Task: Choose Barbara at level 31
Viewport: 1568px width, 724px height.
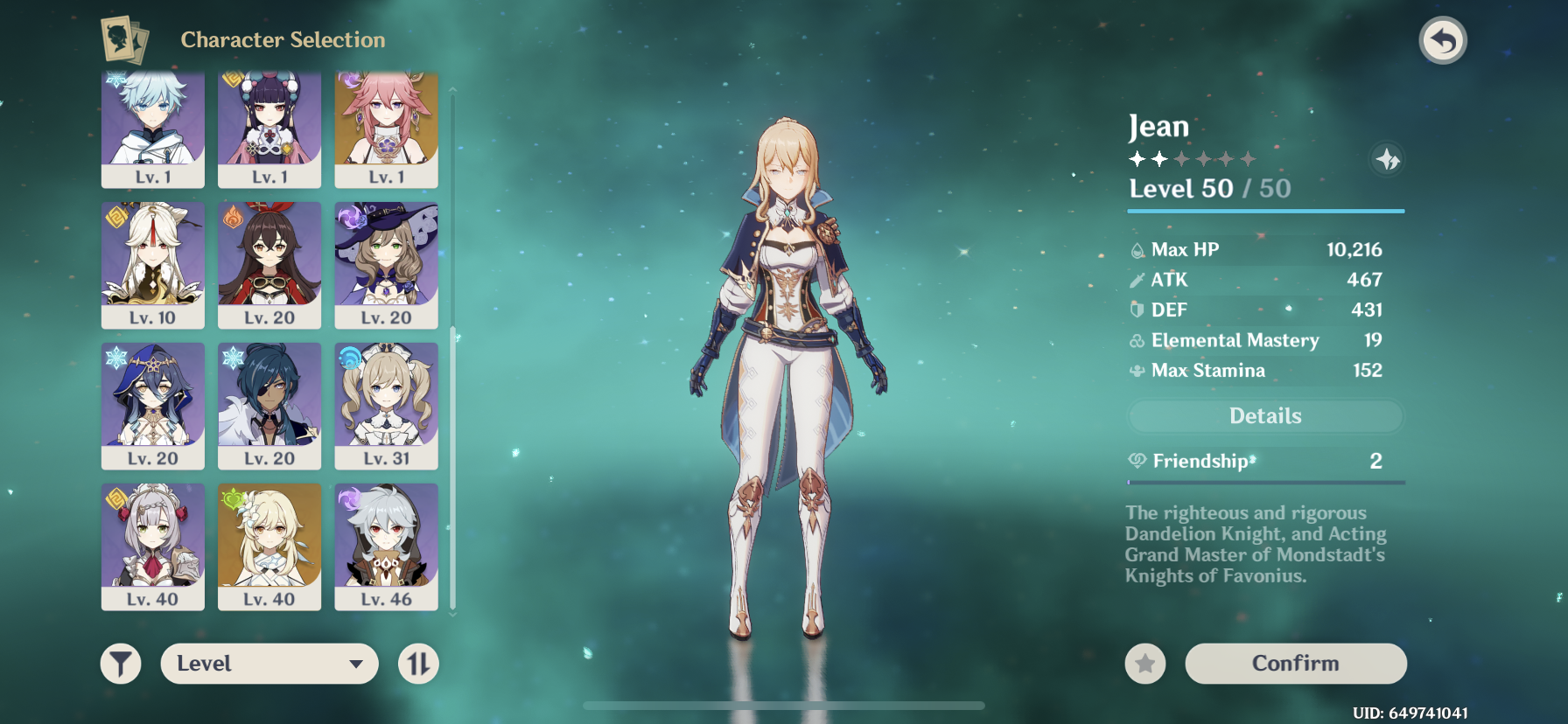Action: click(x=386, y=406)
